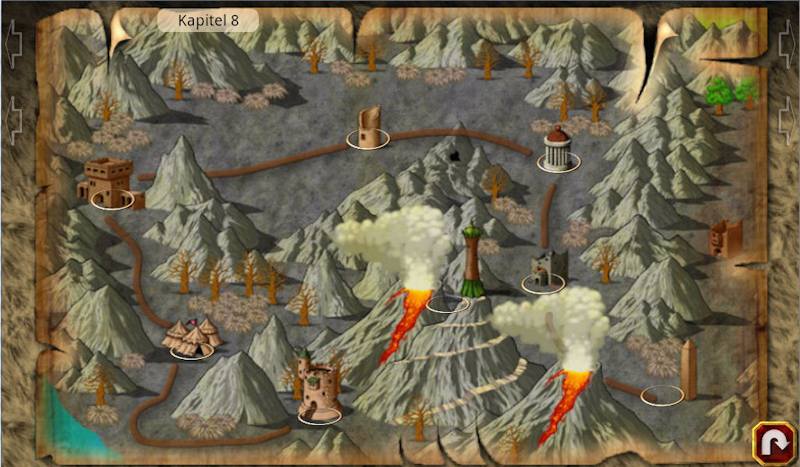Open the round brick tower level
Image resolution: width=800 pixels, height=467 pixels.
(x=318, y=390)
